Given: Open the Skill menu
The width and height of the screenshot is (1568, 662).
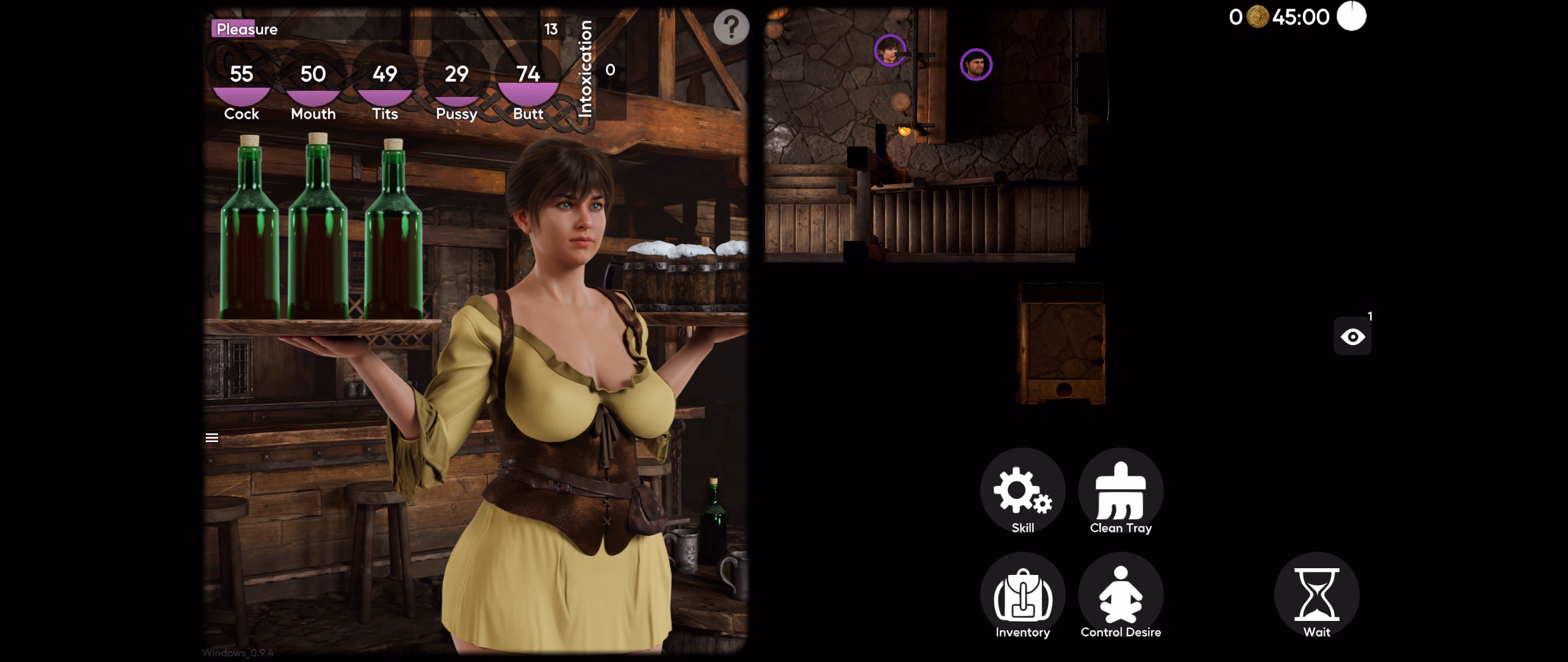Looking at the screenshot, I should pos(1022,492).
